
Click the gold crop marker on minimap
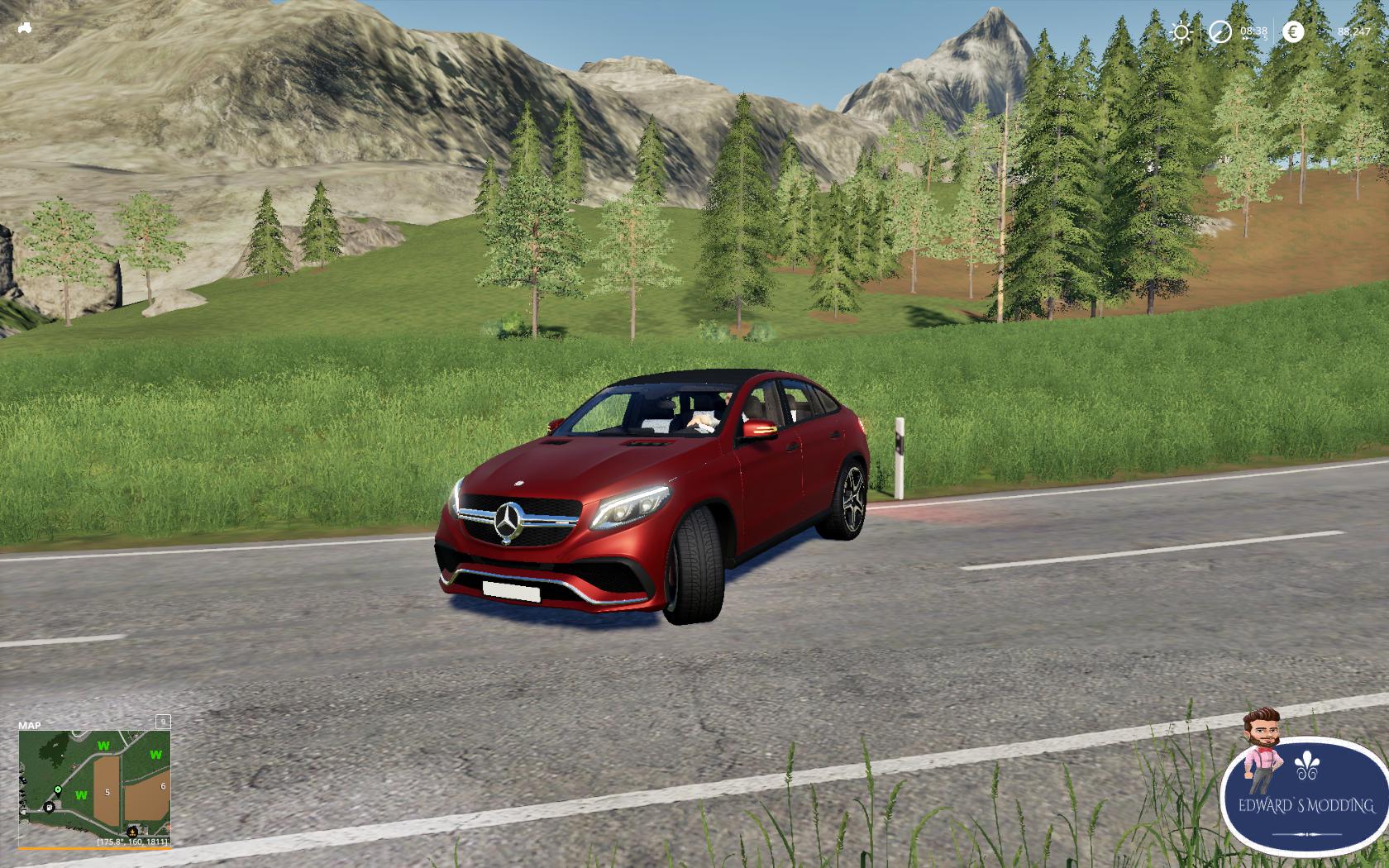point(132,832)
